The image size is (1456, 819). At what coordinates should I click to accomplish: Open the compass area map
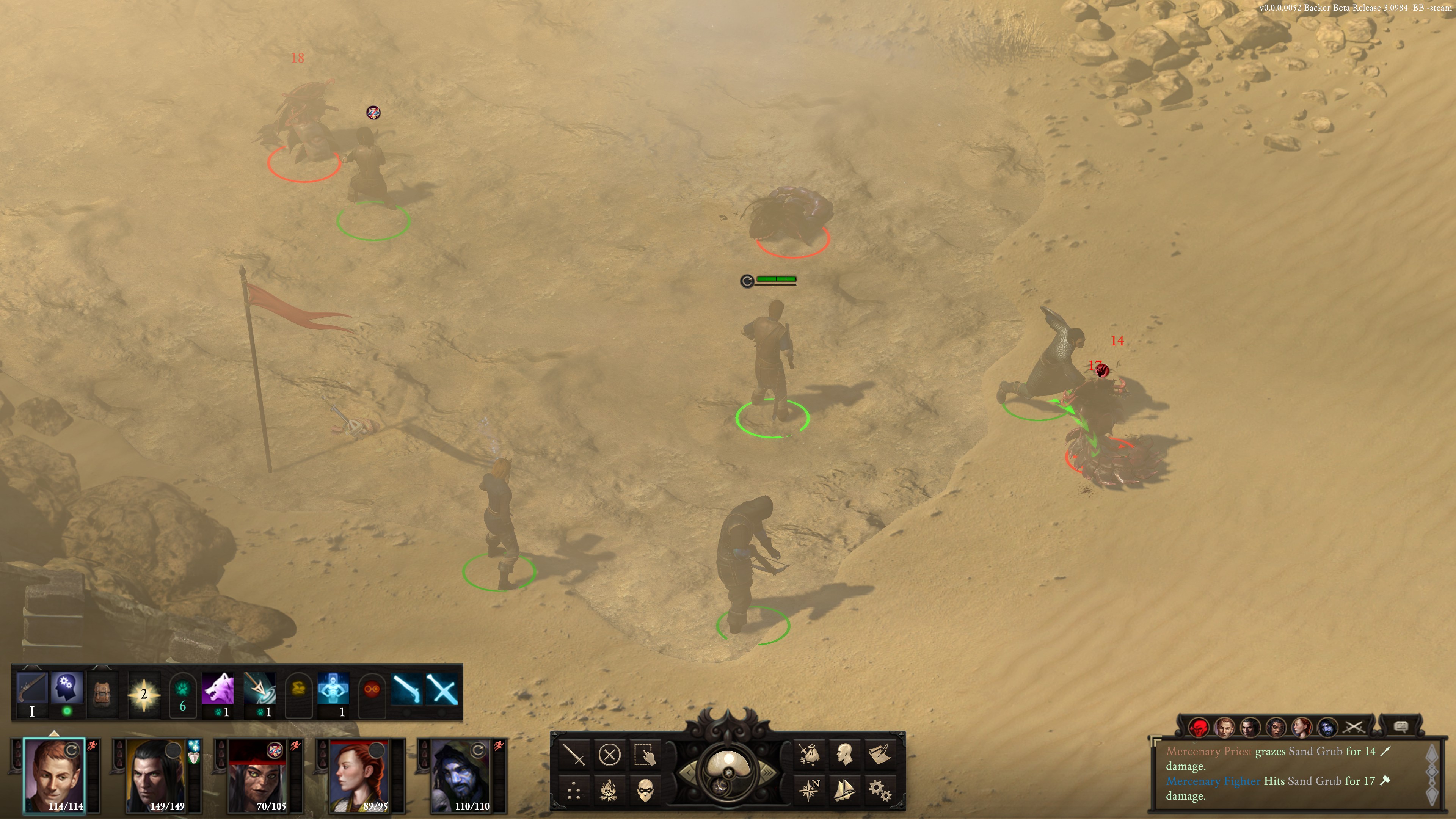point(809,789)
